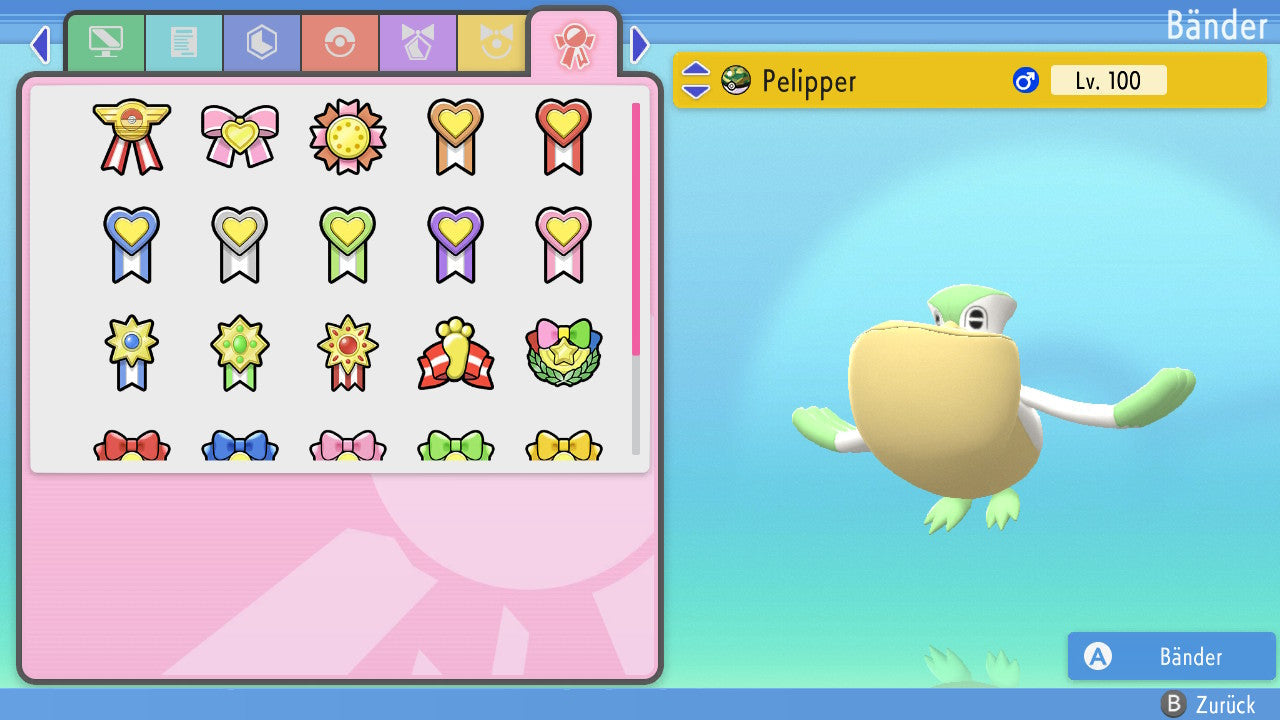This screenshot has height=720, width=1280.
Task: Click the right arrow beside the tabs
Action: [x=640, y=45]
